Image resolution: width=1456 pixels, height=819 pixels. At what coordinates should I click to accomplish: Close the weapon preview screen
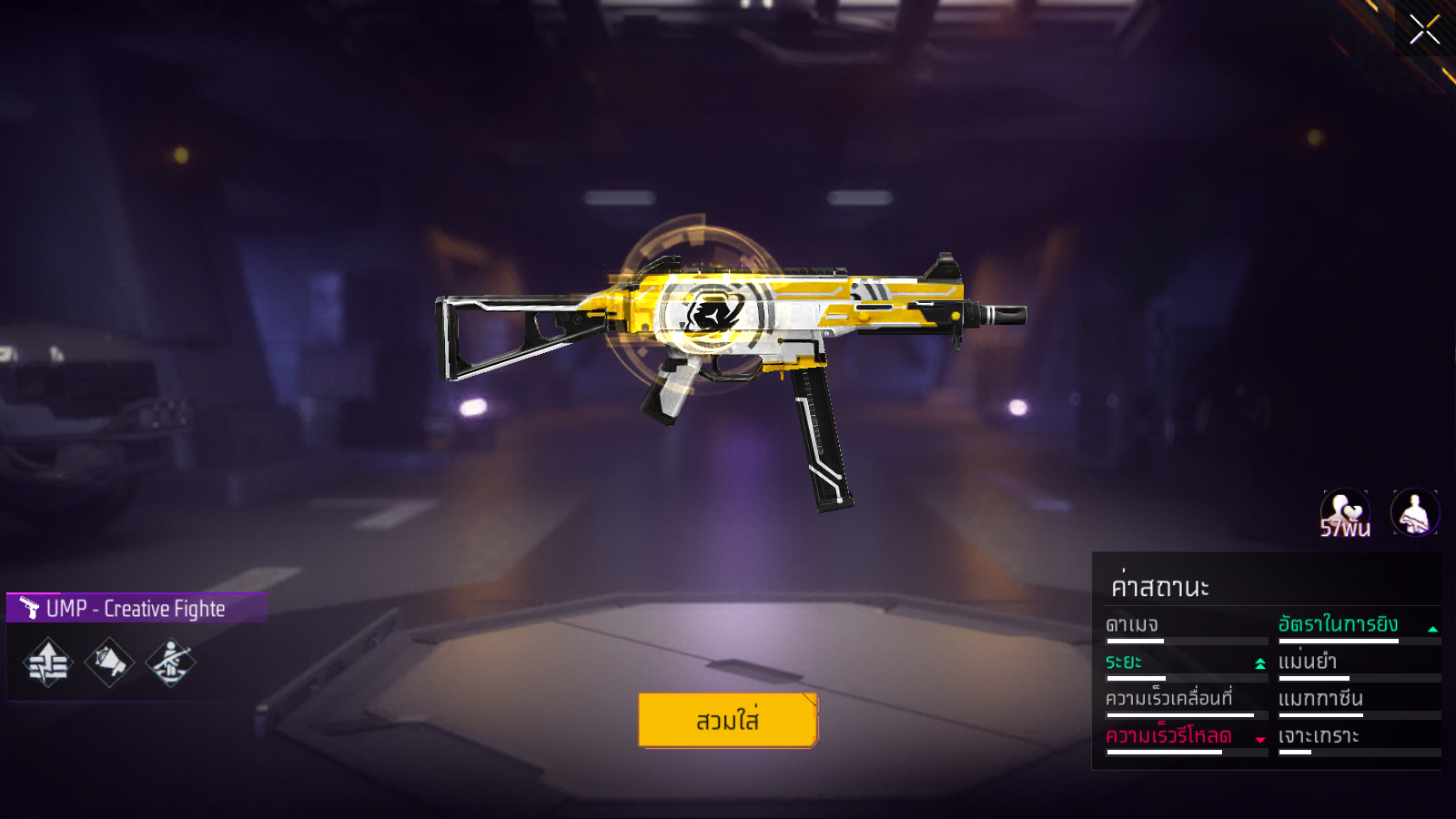1424,30
